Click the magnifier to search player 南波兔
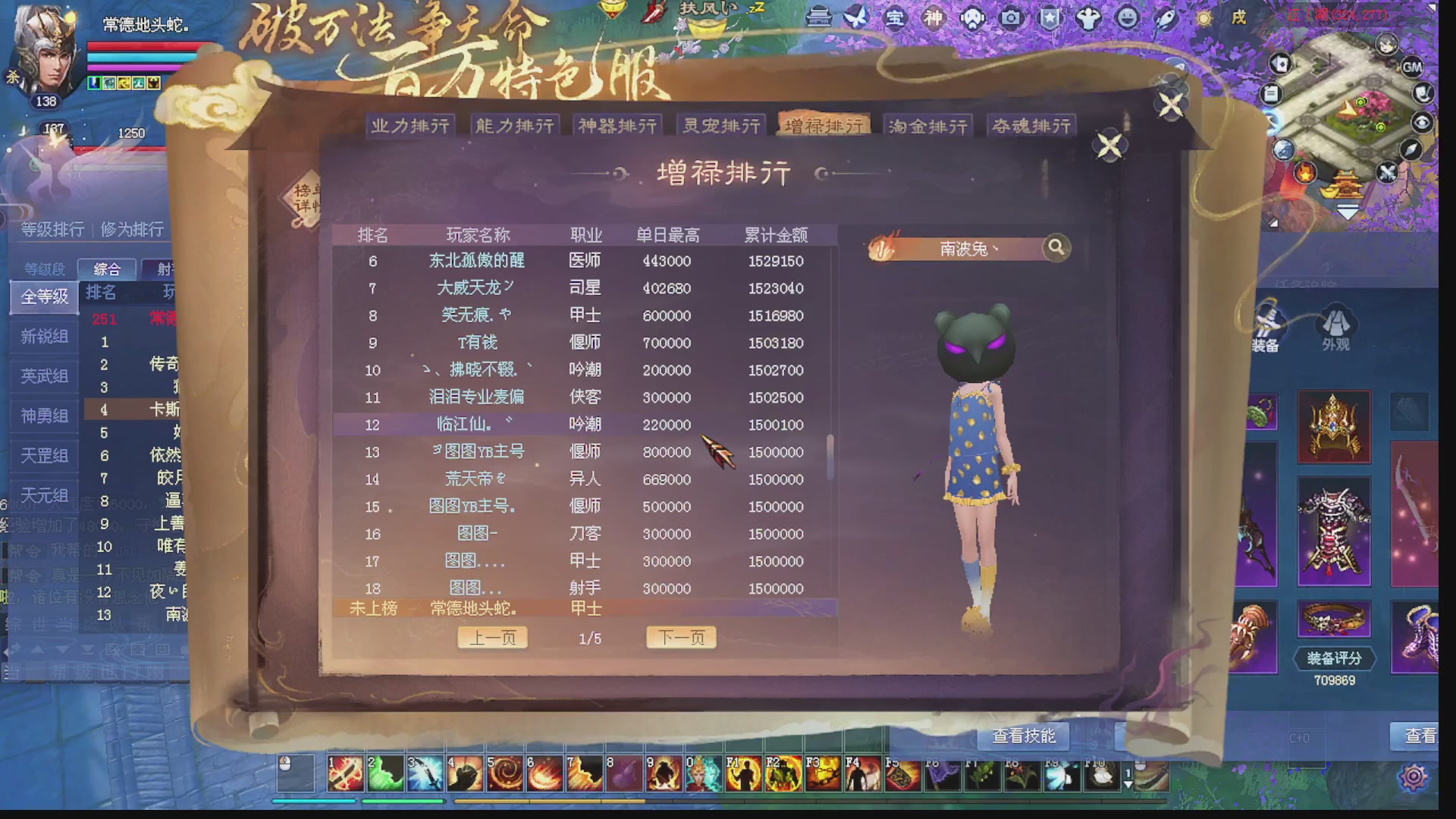The width and height of the screenshot is (1456, 819). click(x=1056, y=247)
